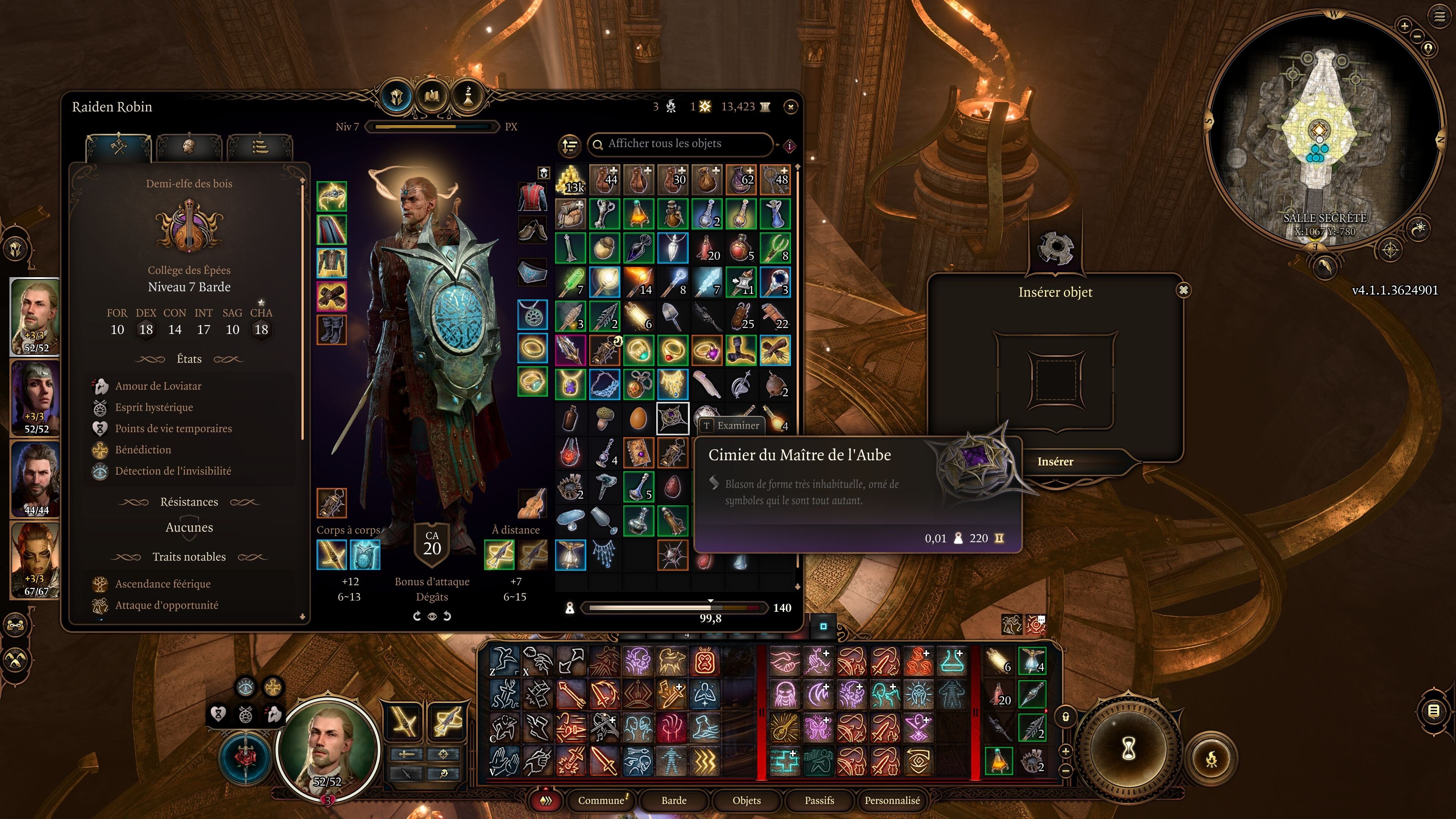Close the character sheet panel
The image size is (1456, 819).
tap(790, 107)
